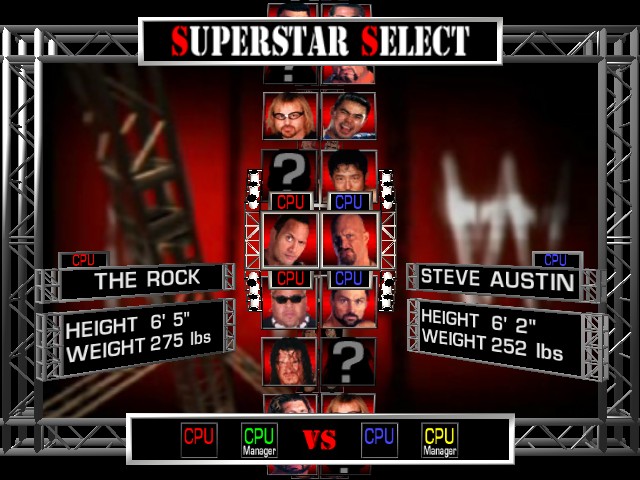Image resolution: width=640 pixels, height=480 pixels.
Task: Click the green CPU Manager slot
Action: 259,440
